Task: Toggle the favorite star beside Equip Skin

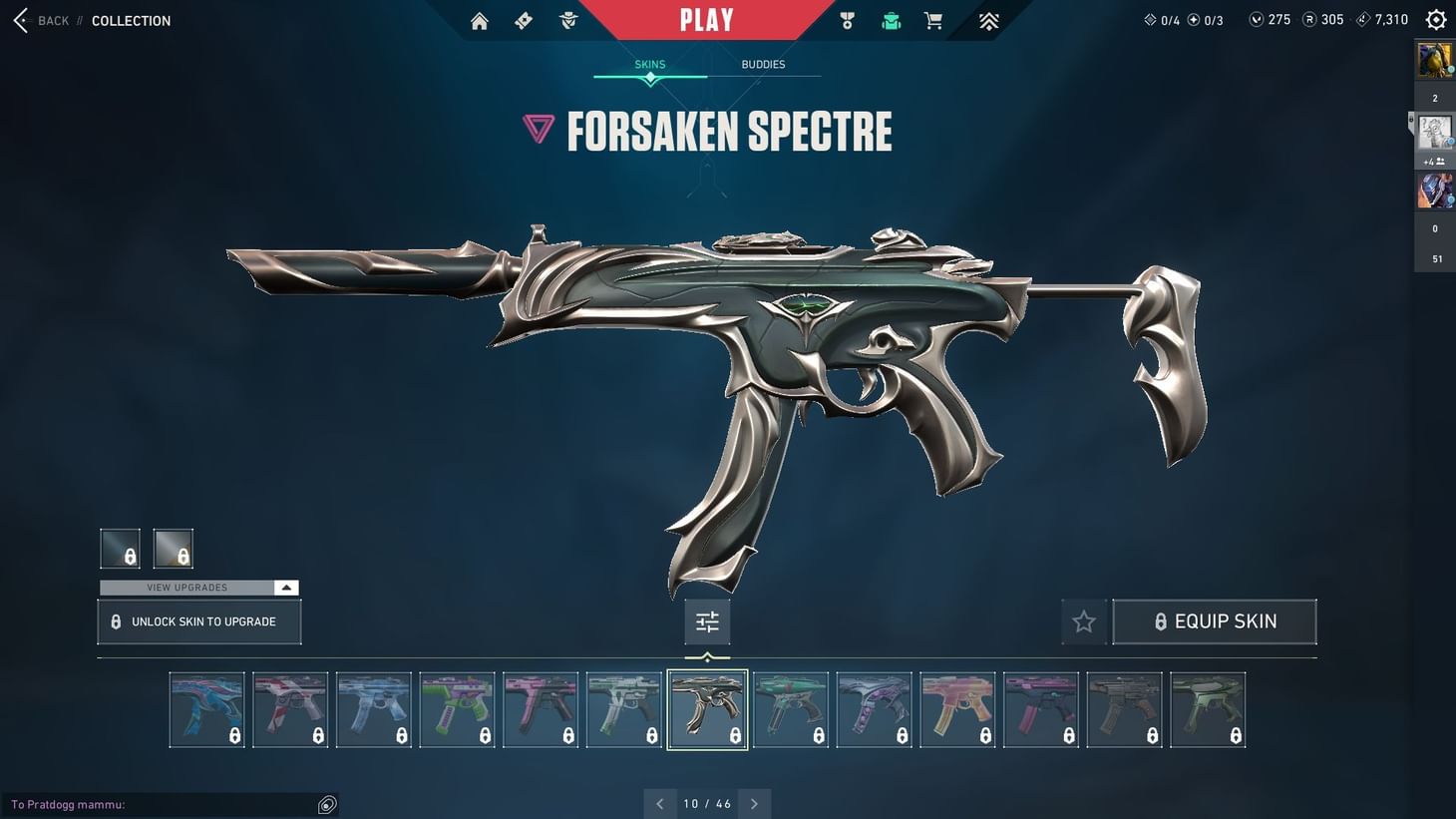Action: coord(1083,620)
